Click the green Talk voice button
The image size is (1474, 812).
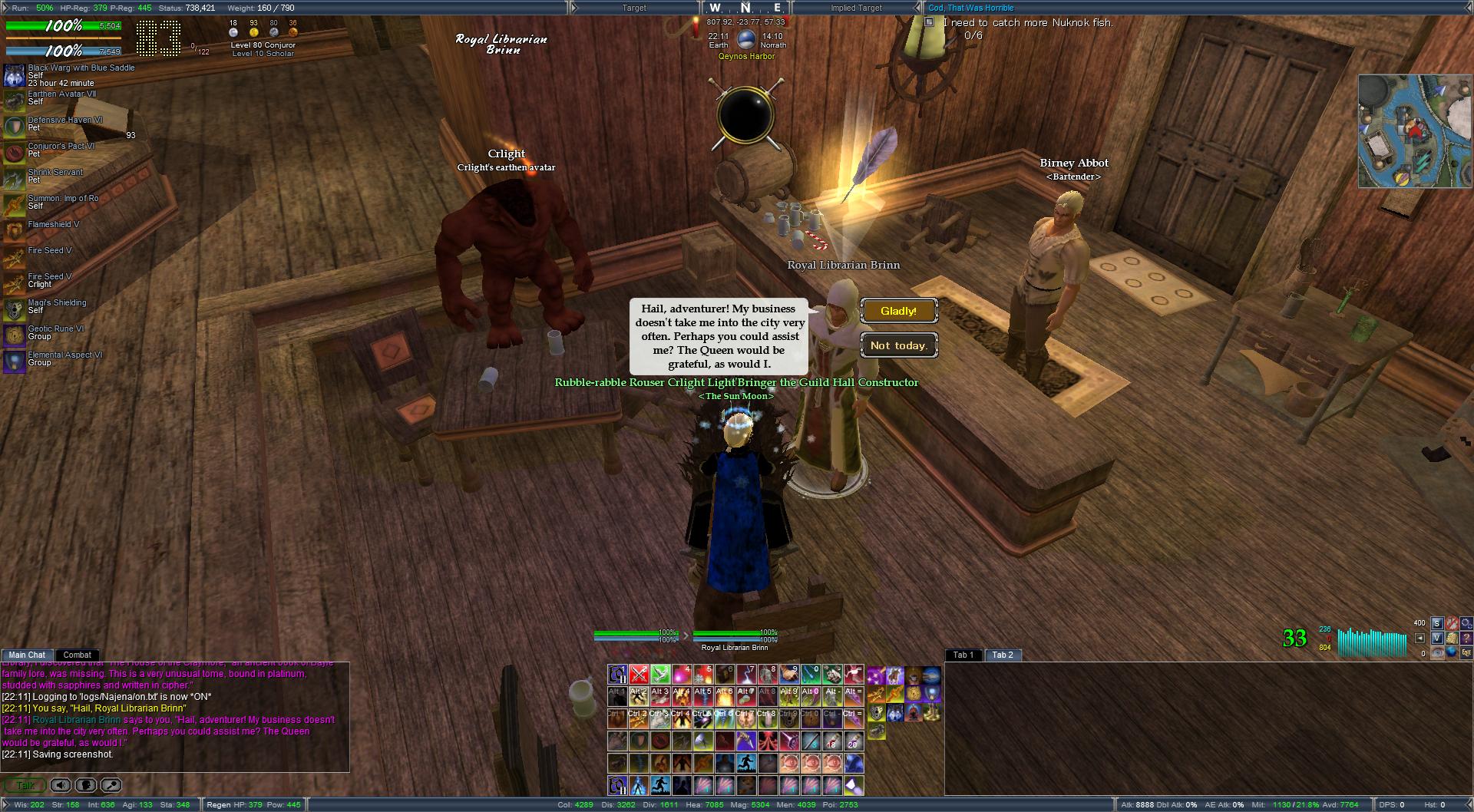click(x=25, y=785)
